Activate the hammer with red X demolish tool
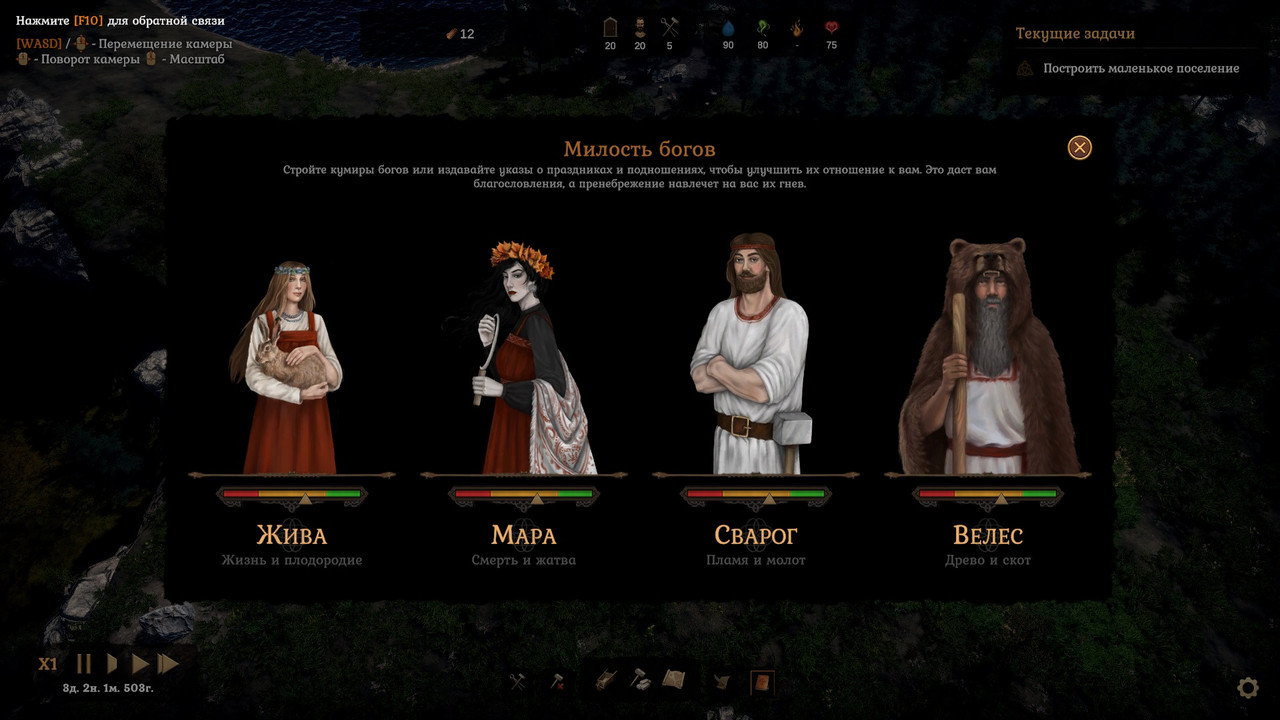Viewport: 1280px width, 720px height. [x=557, y=681]
